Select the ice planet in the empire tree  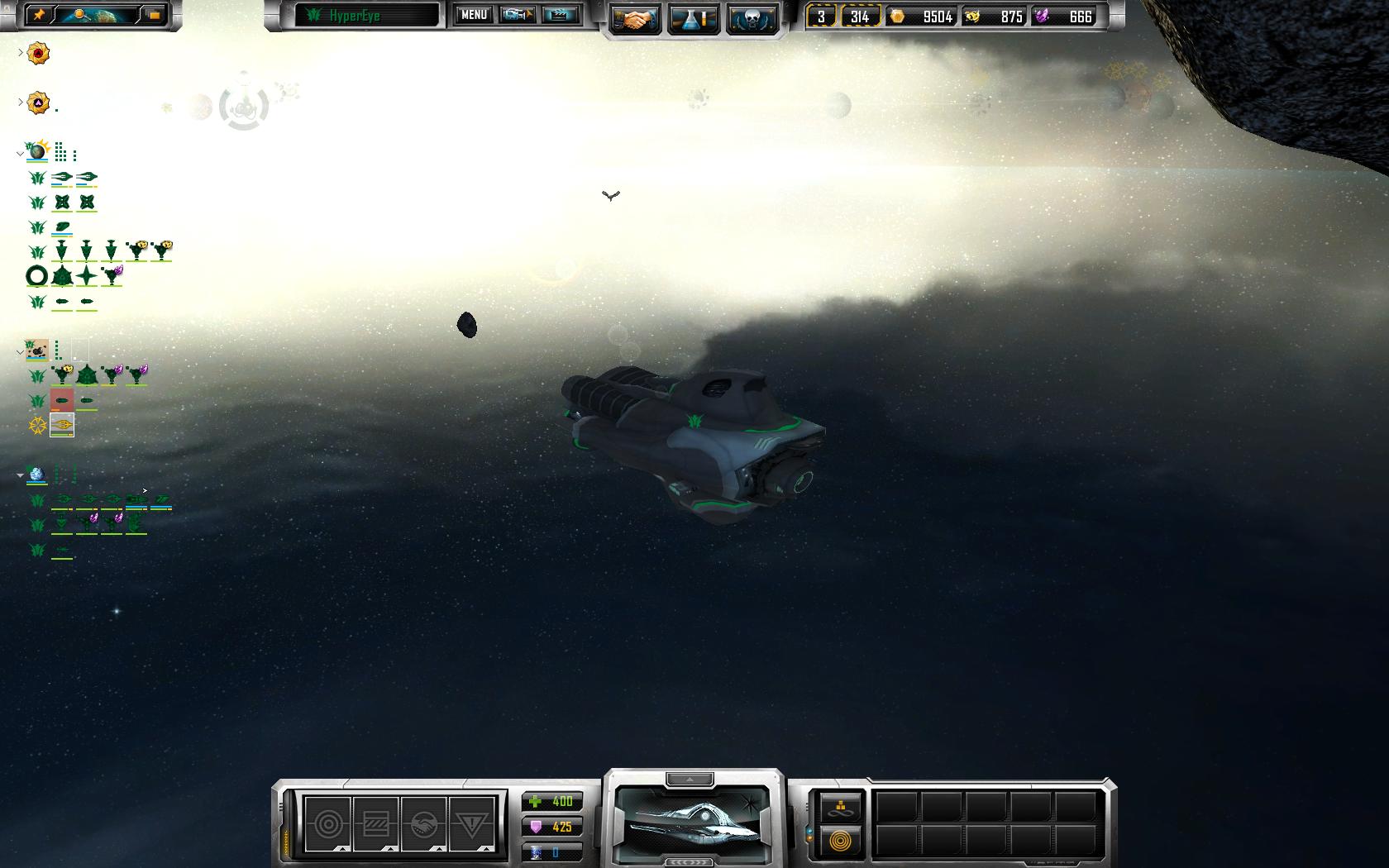coord(37,475)
